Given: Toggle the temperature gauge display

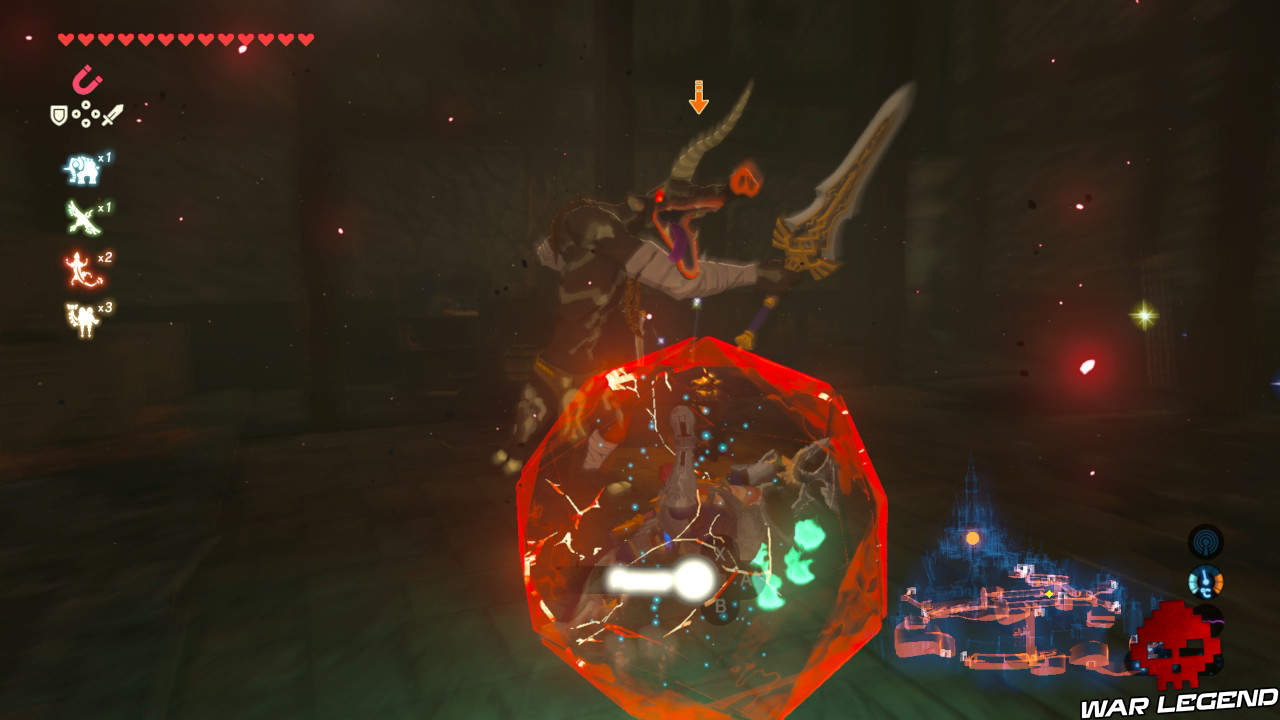Looking at the screenshot, I should click(x=1205, y=582).
